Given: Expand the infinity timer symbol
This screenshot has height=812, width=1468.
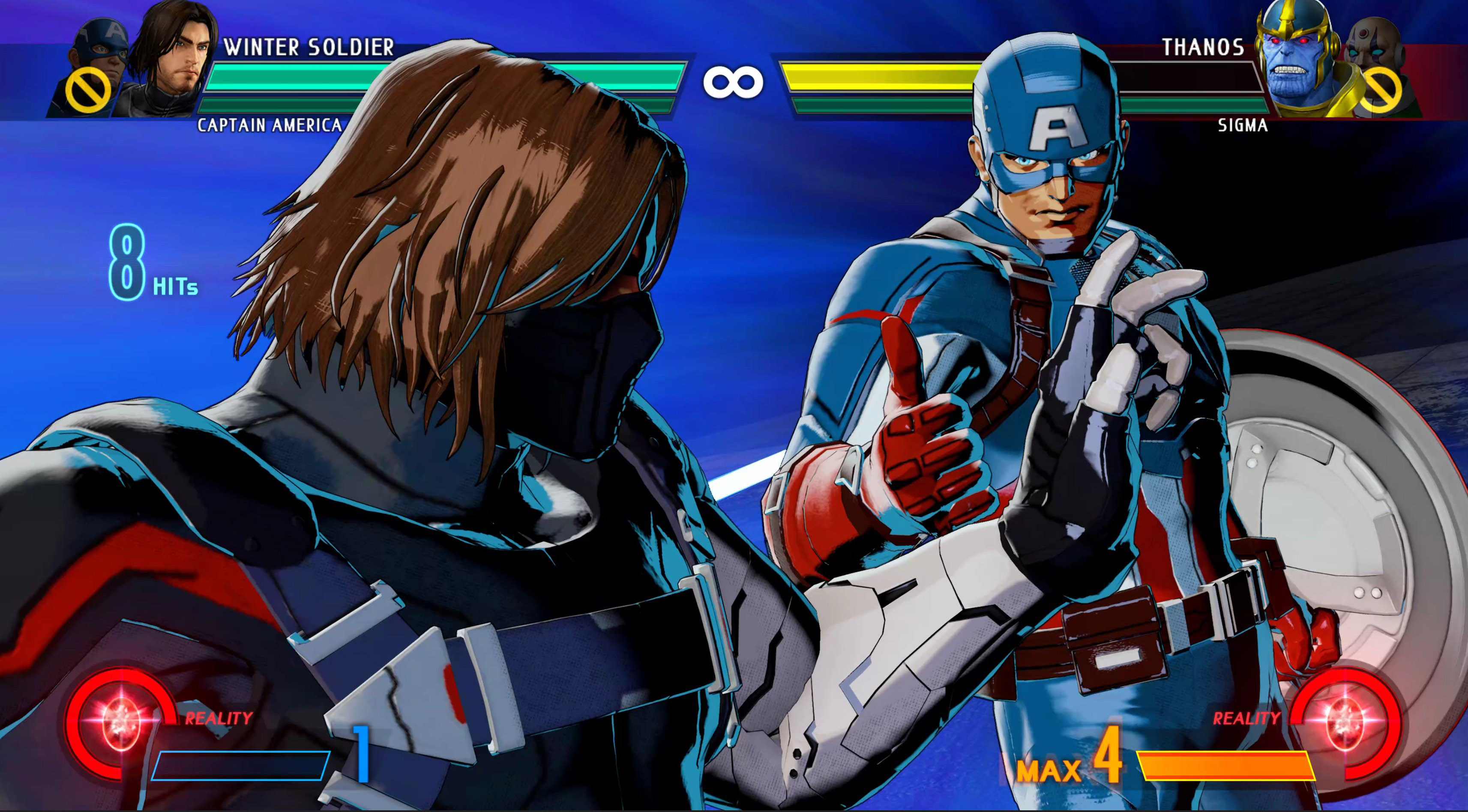Looking at the screenshot, I should tap(734, 83).
